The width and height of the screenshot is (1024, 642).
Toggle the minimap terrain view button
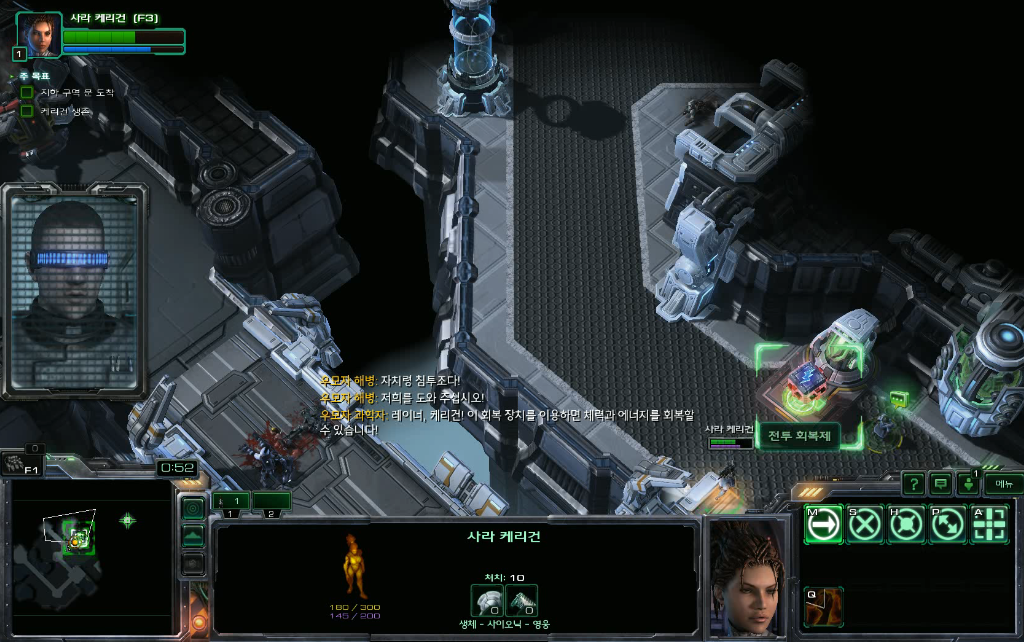(x=192, y=536)
